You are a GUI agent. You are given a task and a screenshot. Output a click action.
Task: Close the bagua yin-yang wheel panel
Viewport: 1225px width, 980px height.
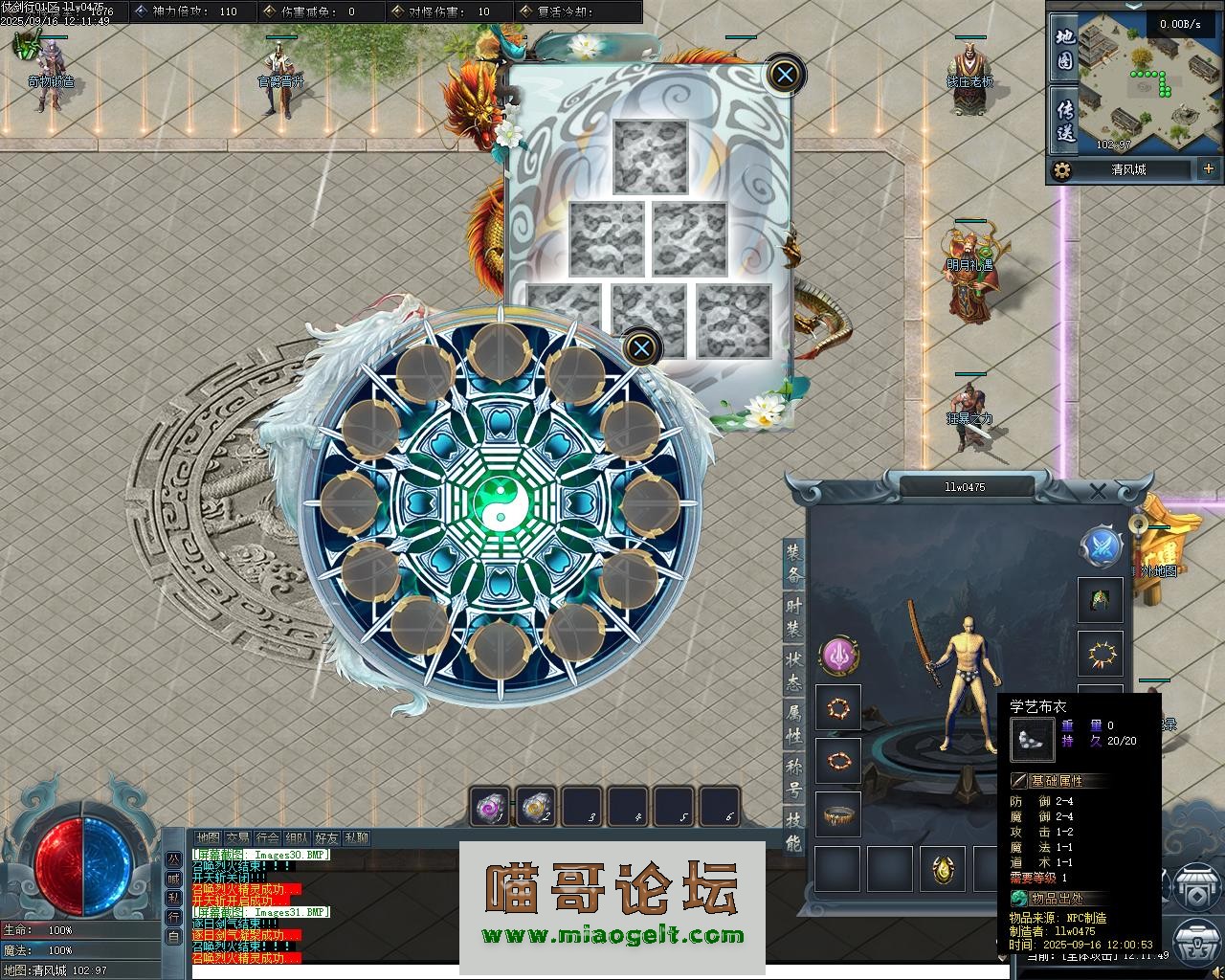coord(641,347)
